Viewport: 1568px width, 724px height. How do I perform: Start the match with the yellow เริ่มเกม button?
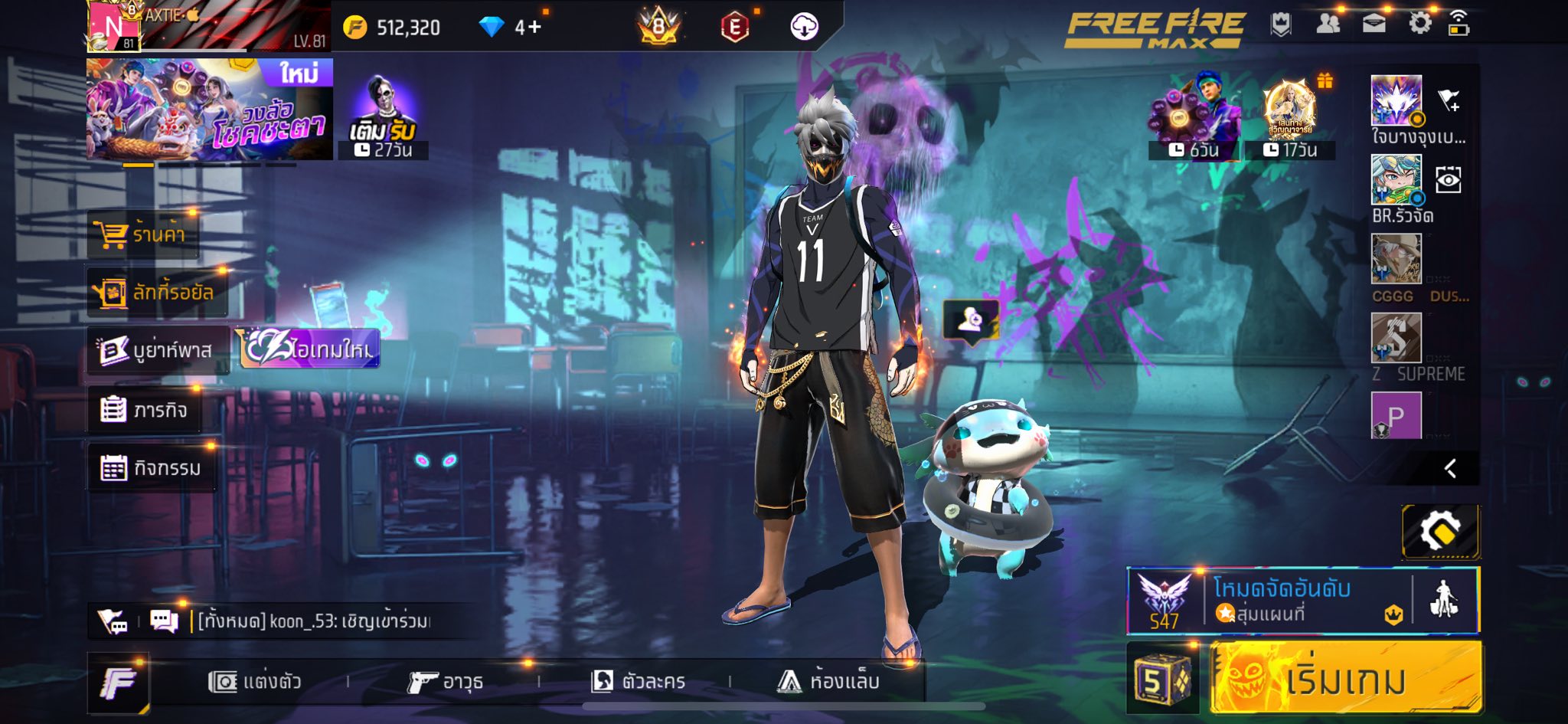pos(1345,679)
